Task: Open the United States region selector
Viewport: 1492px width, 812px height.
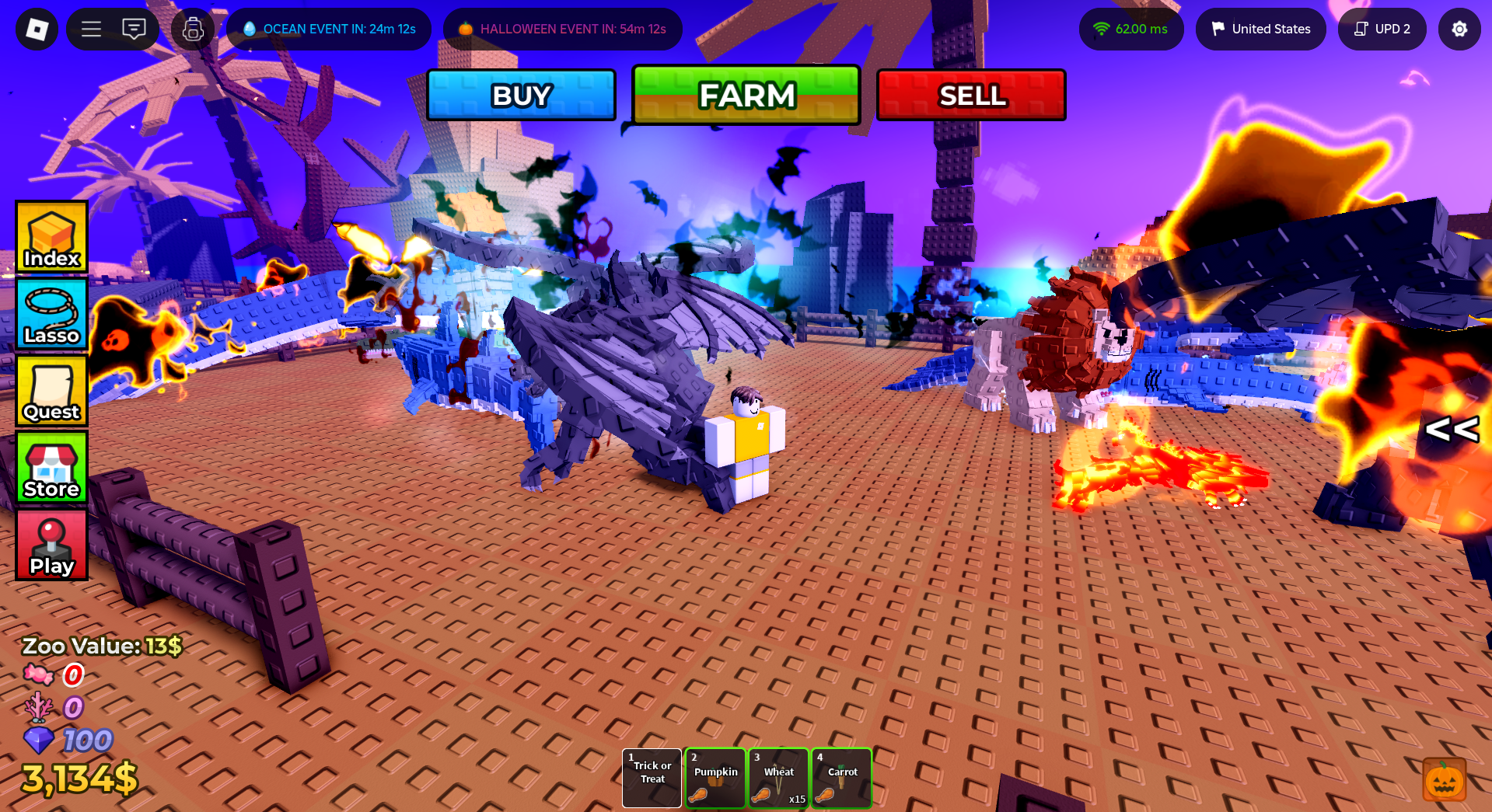Action: coord(1260,29)
